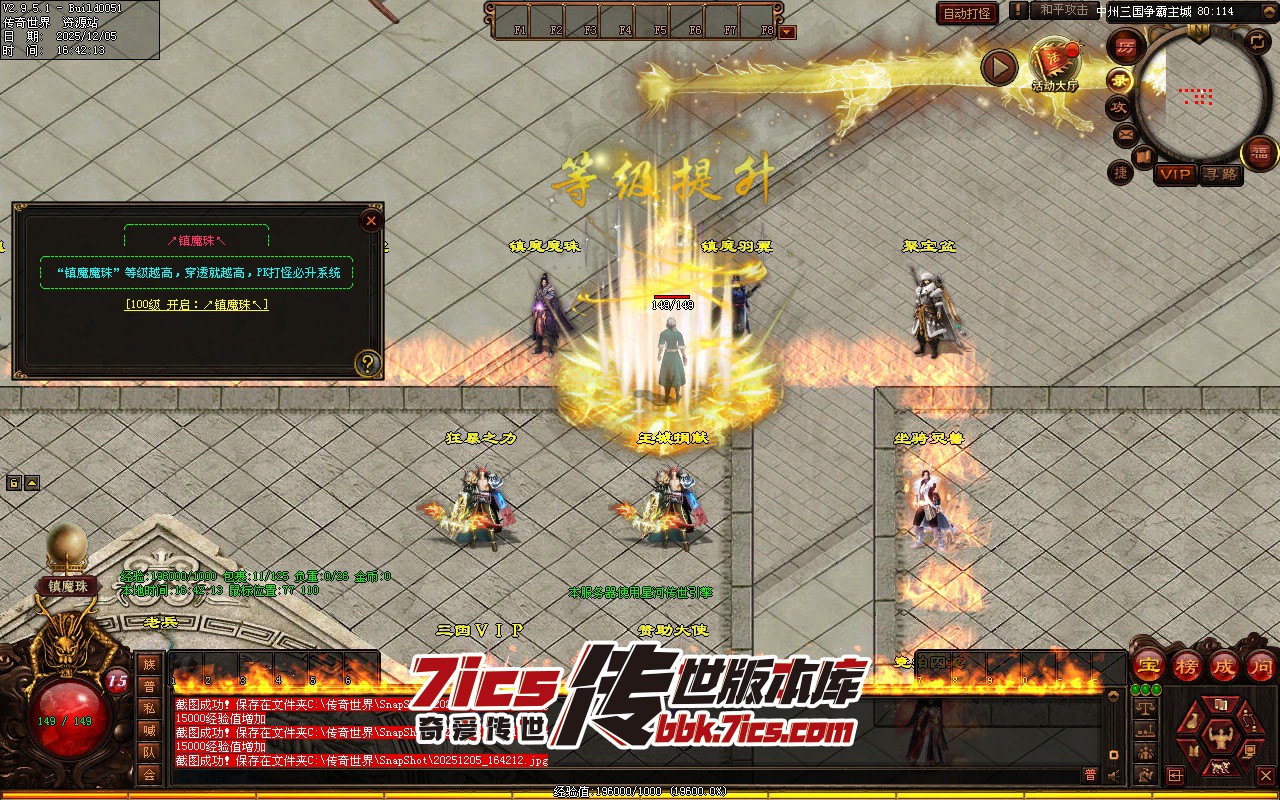The height and width of the screenshot is (800, 1280).
Task: Open the question mark help button
Action: tap(368, 362)
